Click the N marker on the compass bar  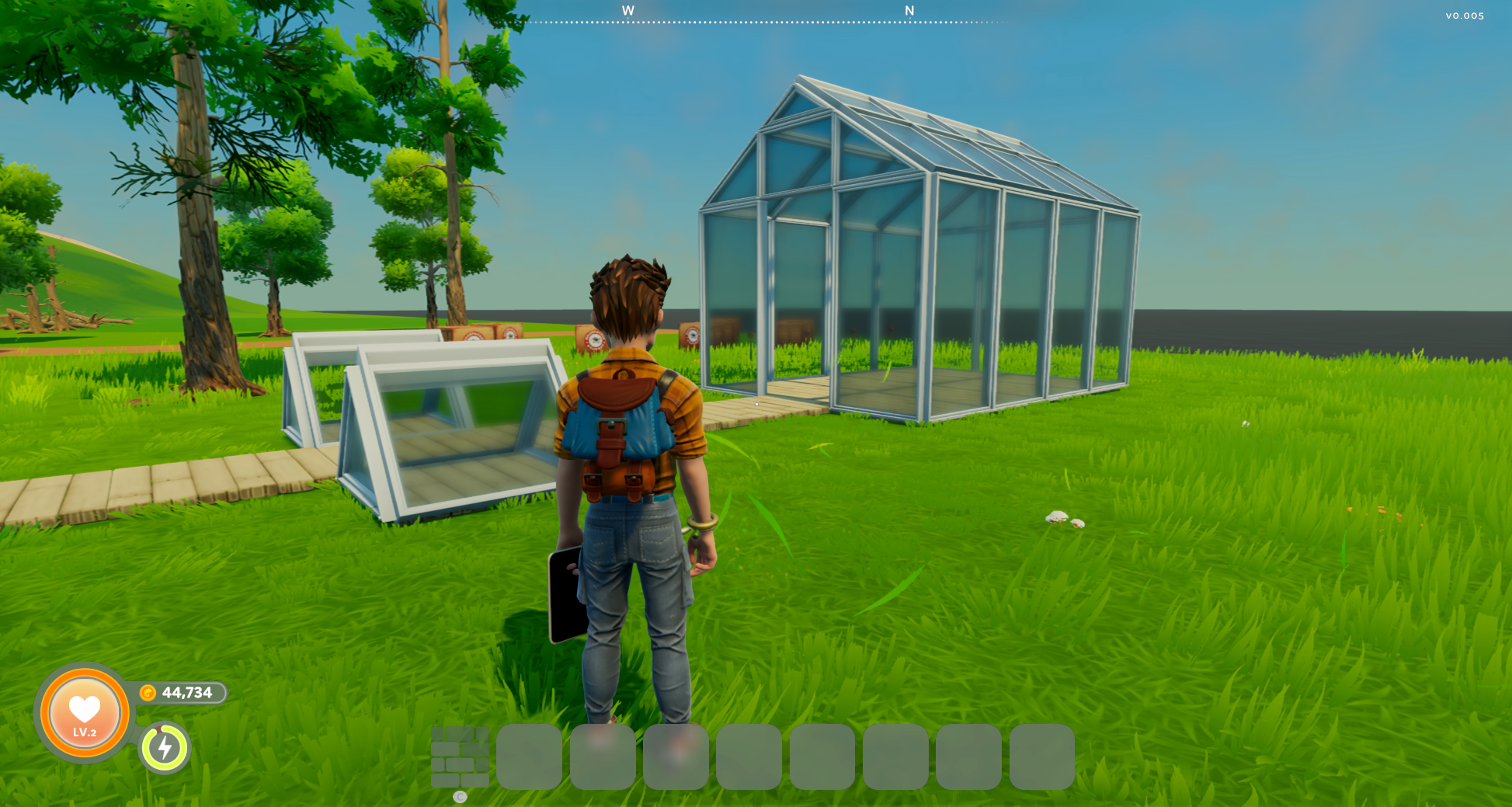[x=909, y=12]
